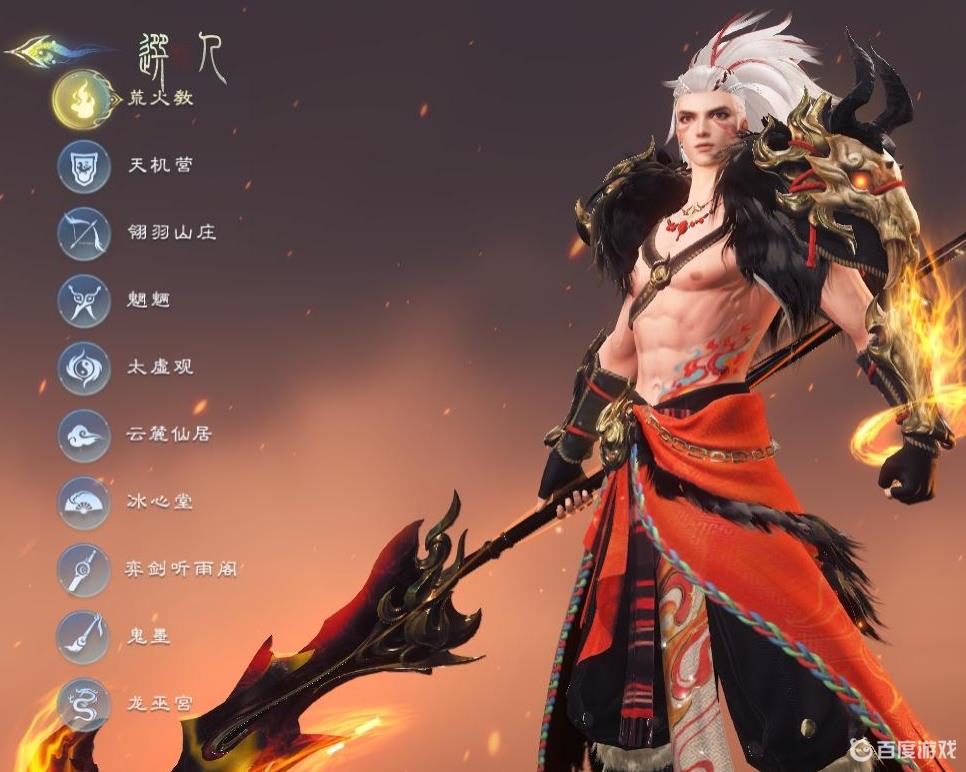
Task: Pick the 冰心堂 class
Action: click(x=84, y=502)
